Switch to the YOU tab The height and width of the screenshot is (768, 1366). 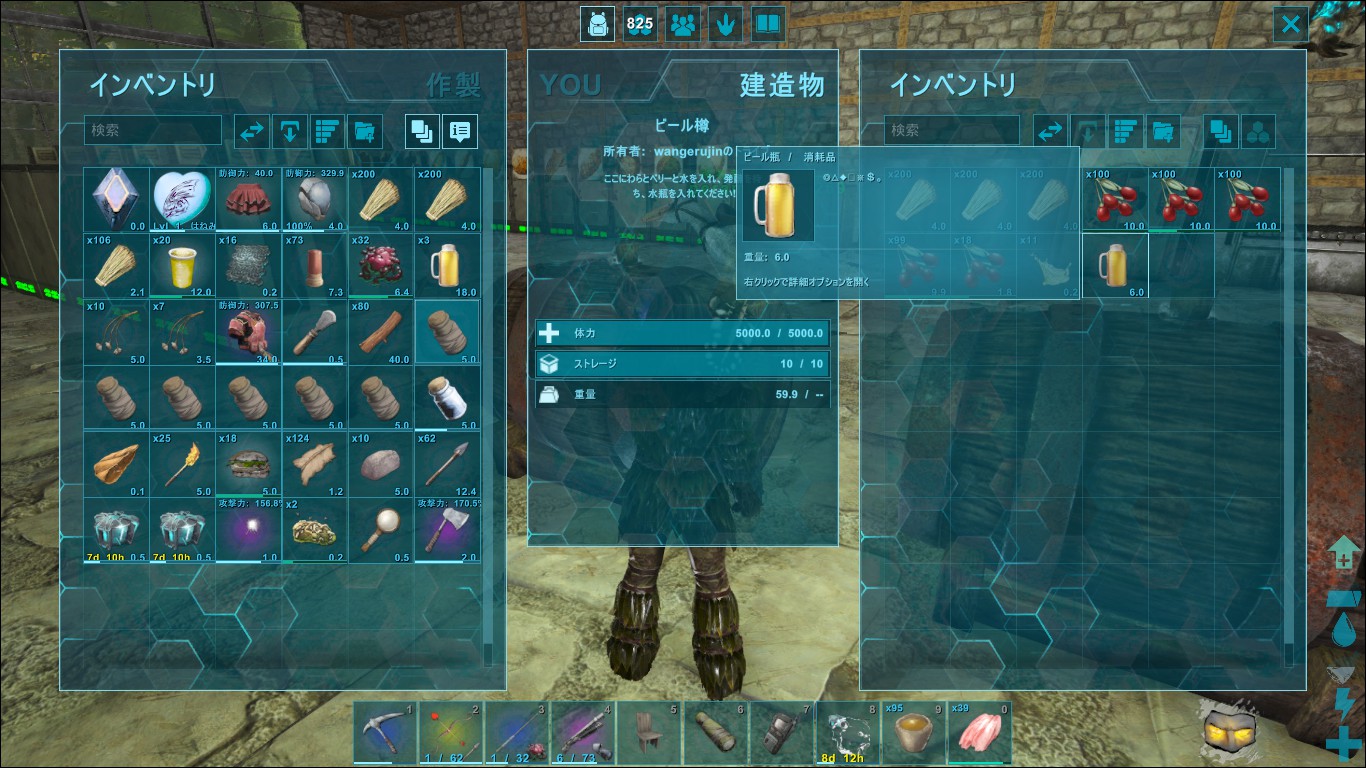coord(569,86)
